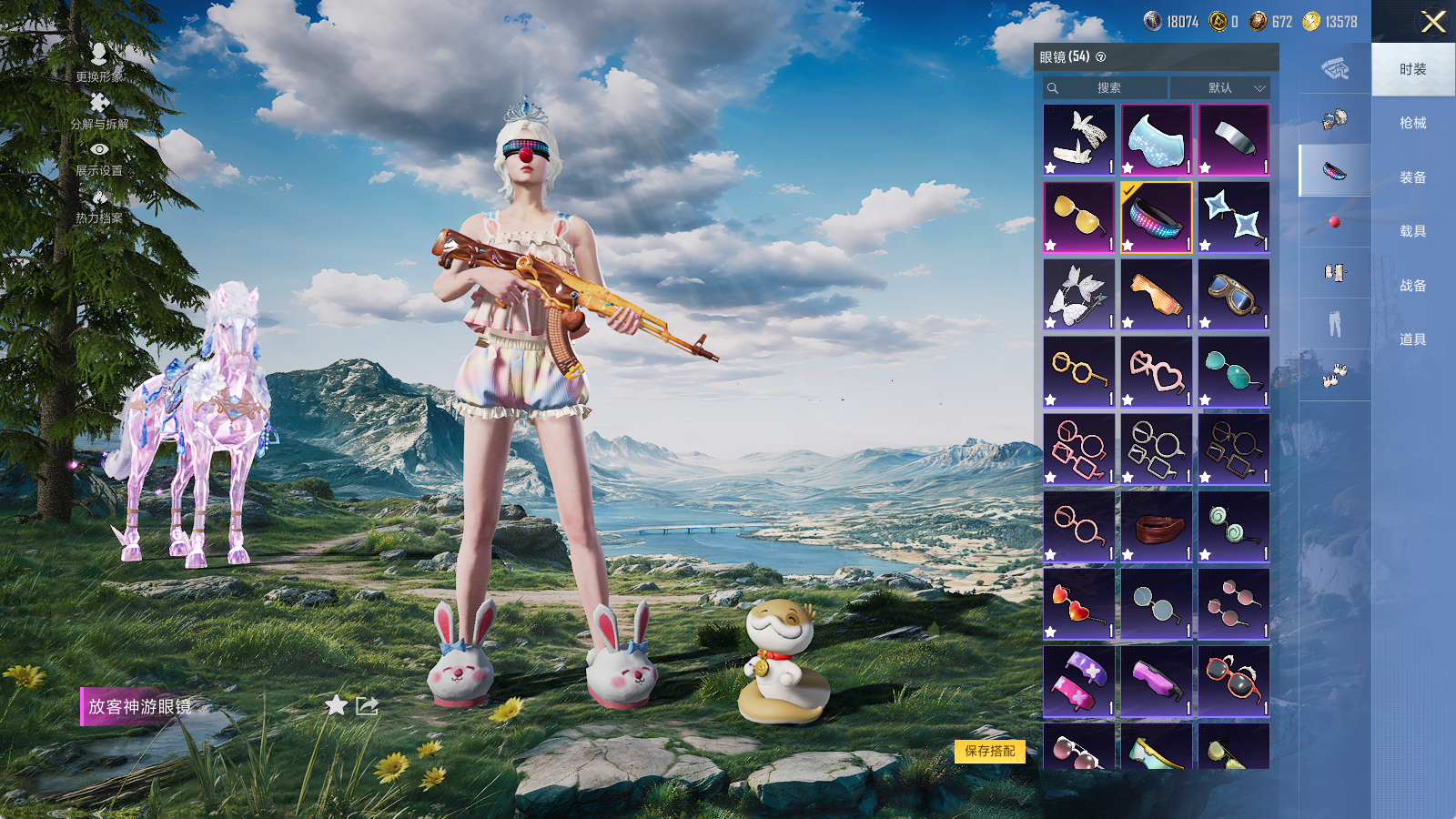Share the outfit with the arrow icon
The image size is (1456, 819).
tap(367, 705)
